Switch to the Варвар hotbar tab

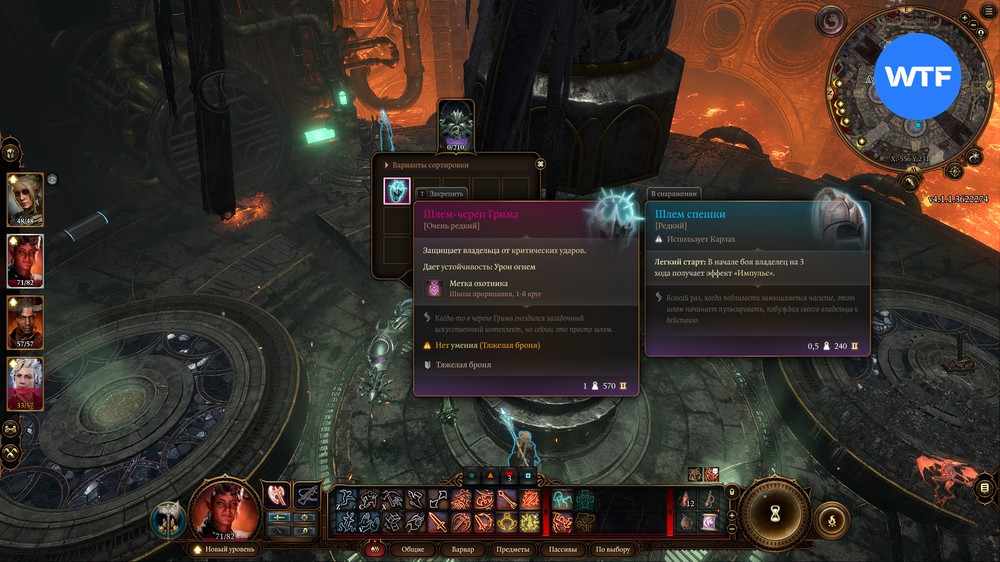[x=462, y=549]
